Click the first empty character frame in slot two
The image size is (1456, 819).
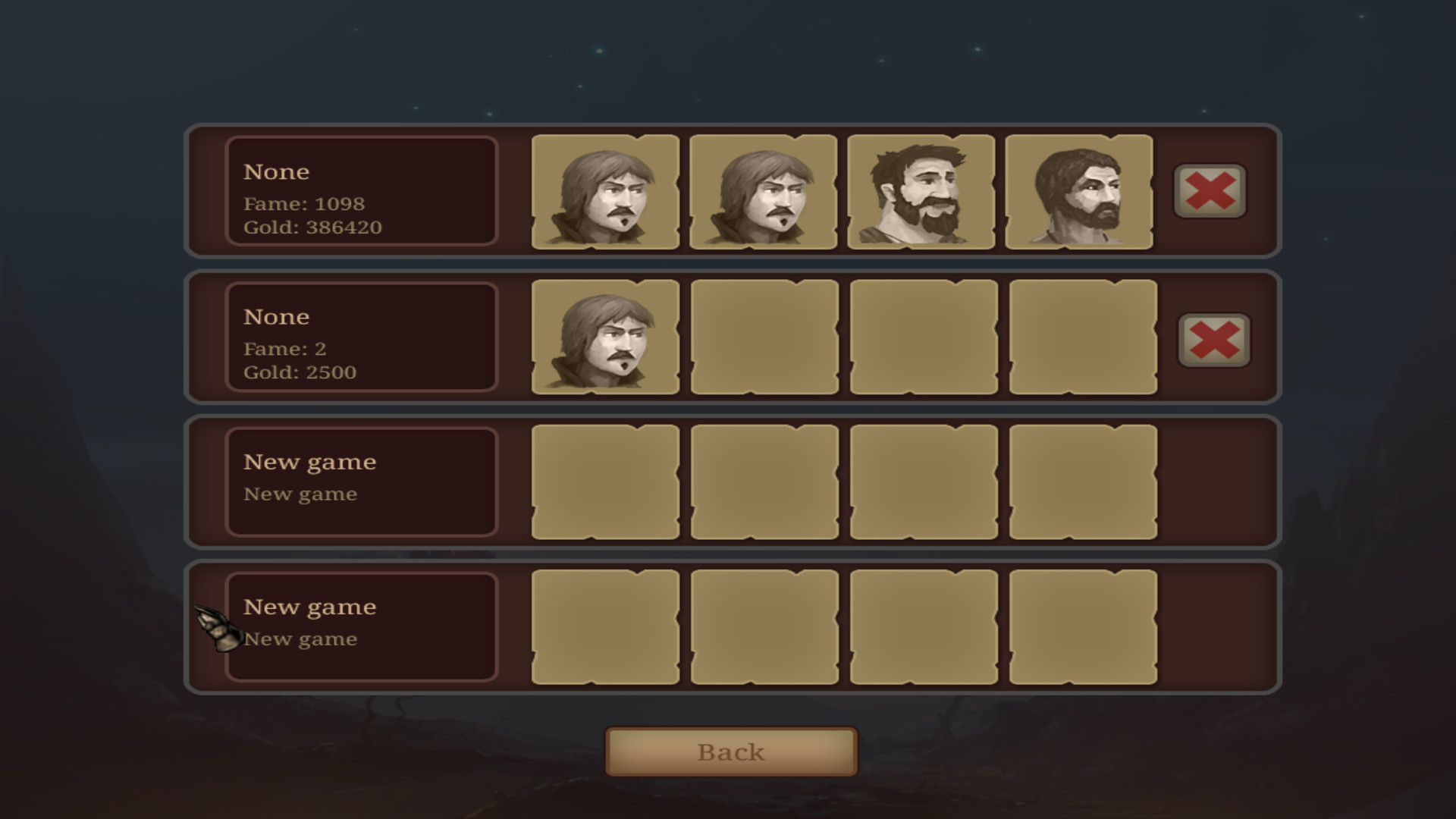pyautogui.click(x=764, y=337)
